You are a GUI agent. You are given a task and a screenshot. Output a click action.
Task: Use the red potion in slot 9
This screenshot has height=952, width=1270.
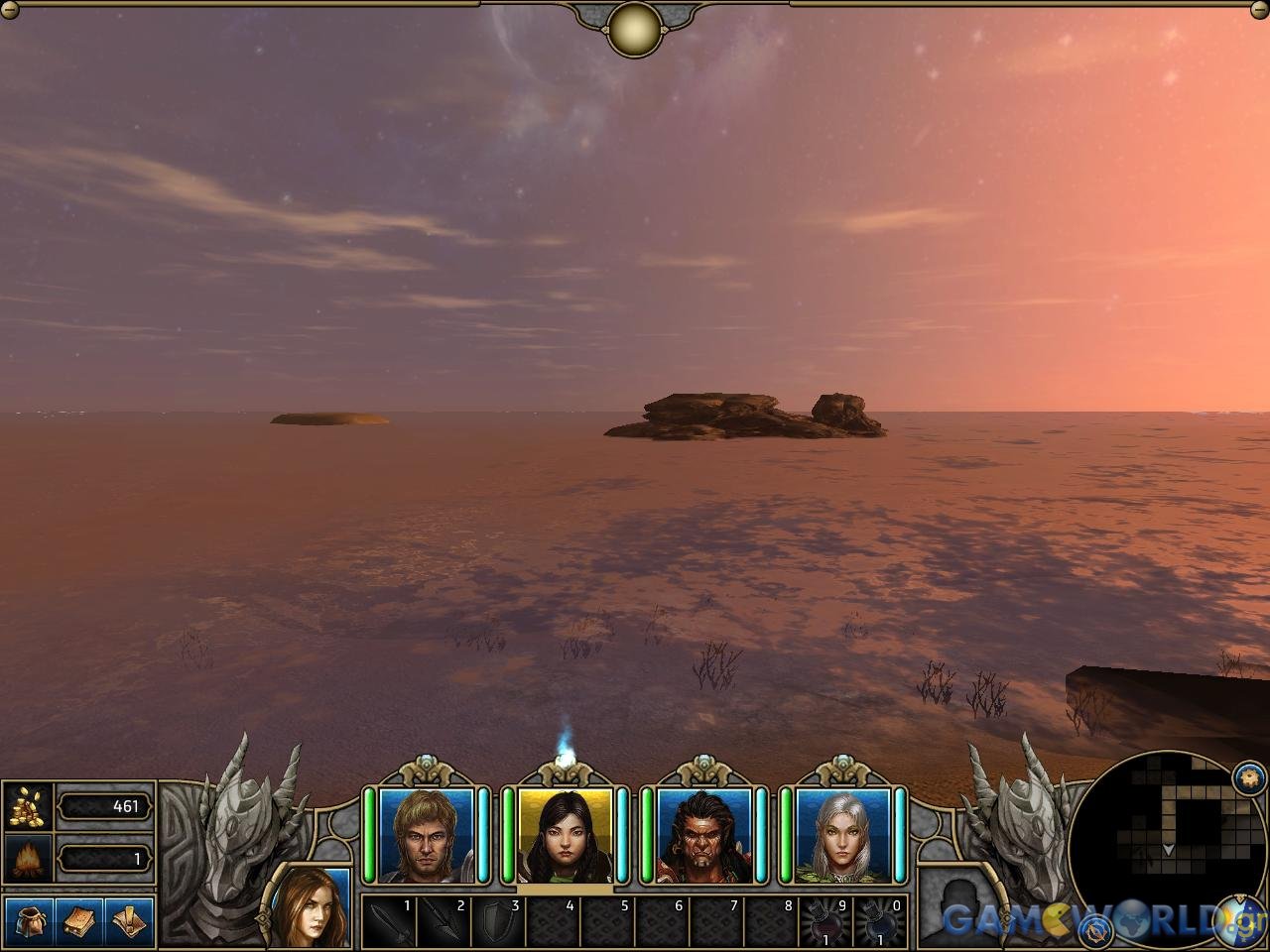[825, 923]
